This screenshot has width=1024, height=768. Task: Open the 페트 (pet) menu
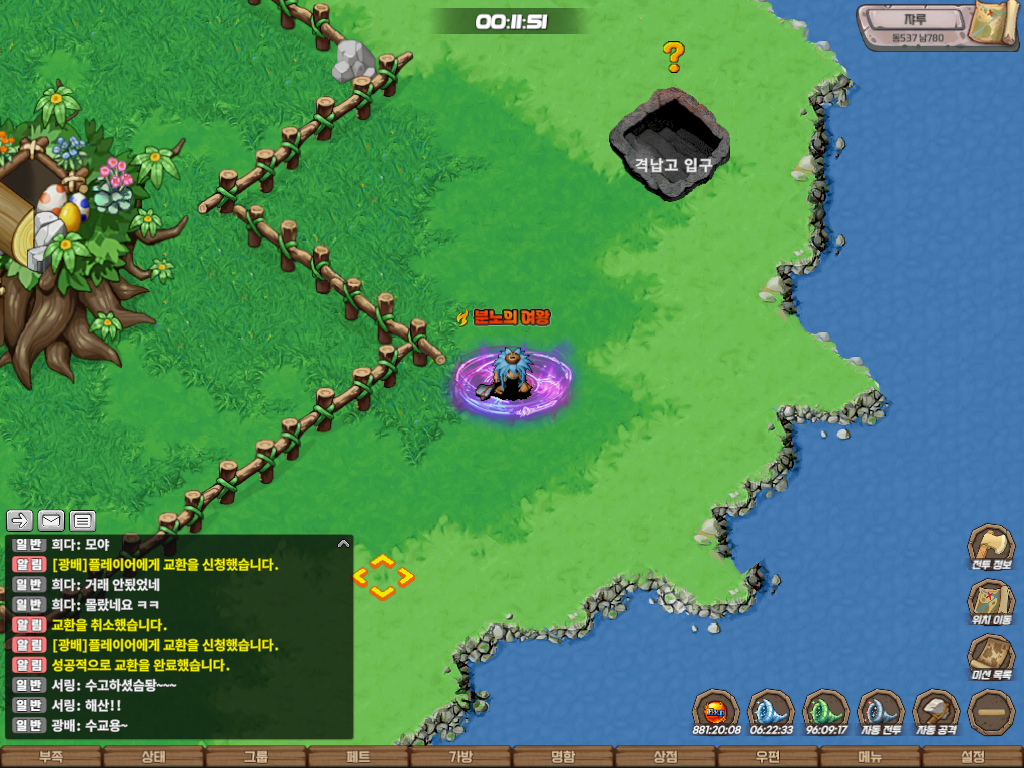click(358, 757)
